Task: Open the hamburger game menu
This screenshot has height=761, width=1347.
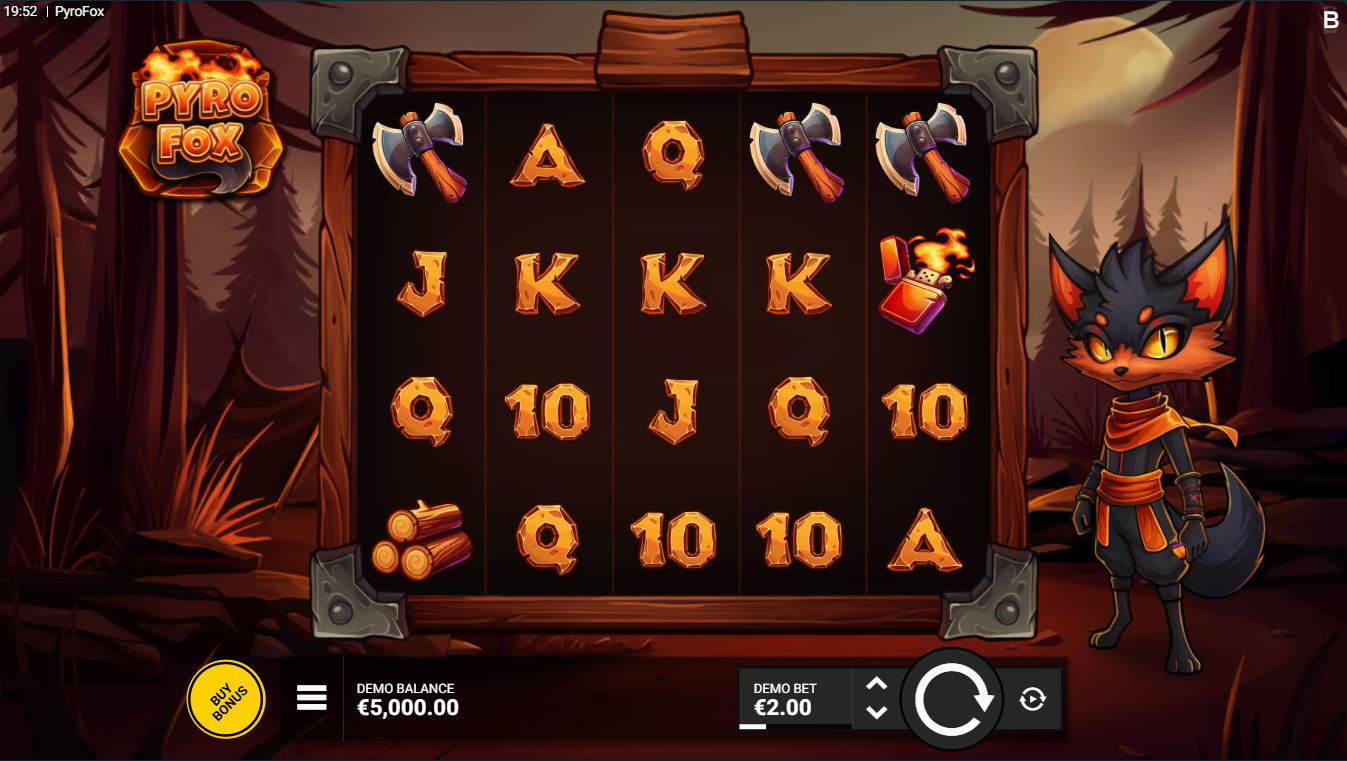Action: pos(310,699)
